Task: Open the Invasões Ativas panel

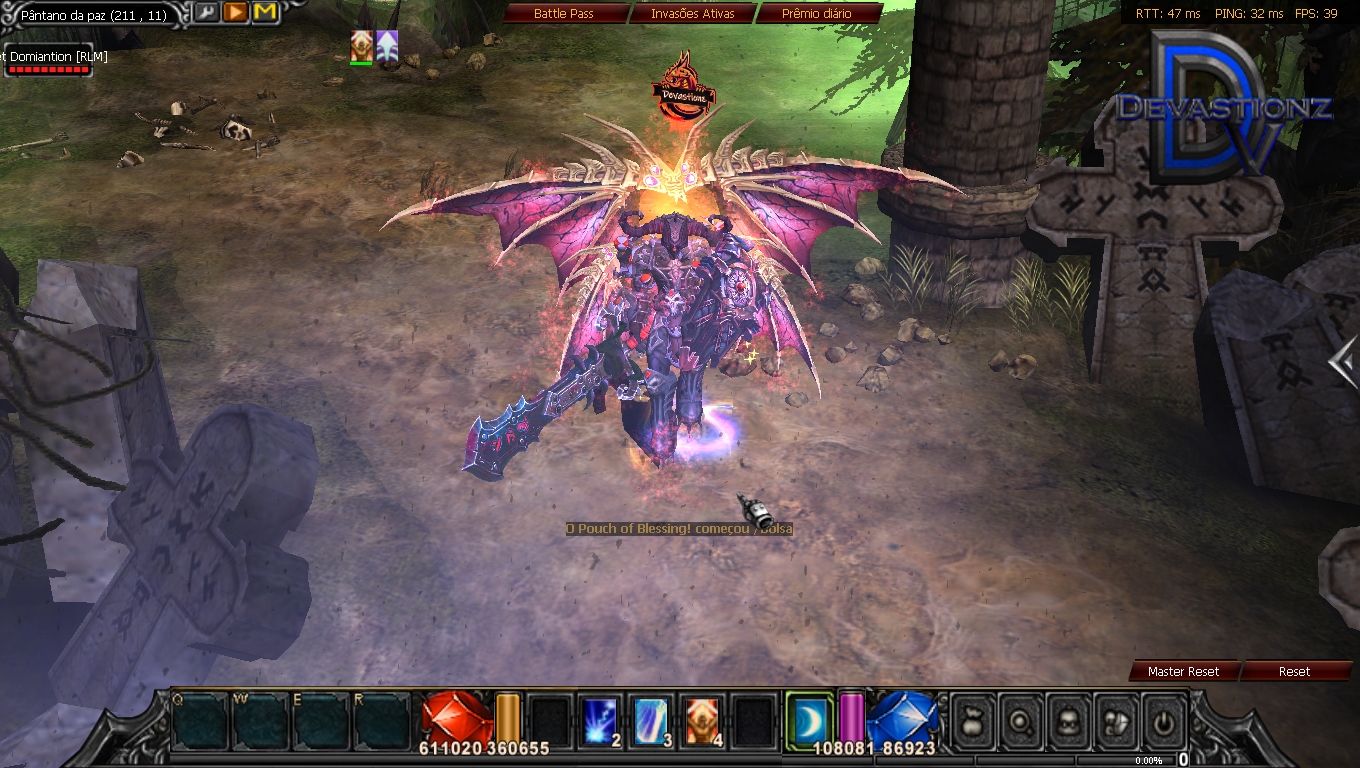Action: 692,14
